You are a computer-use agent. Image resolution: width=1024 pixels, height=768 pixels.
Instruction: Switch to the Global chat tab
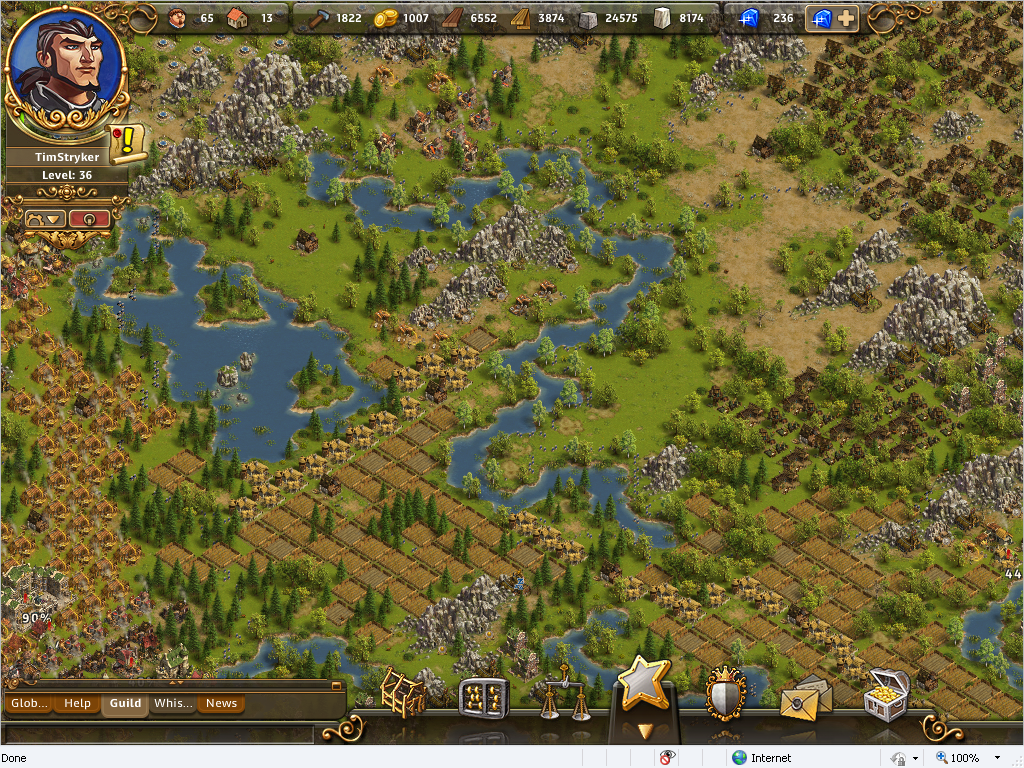(x=29, y=703)
